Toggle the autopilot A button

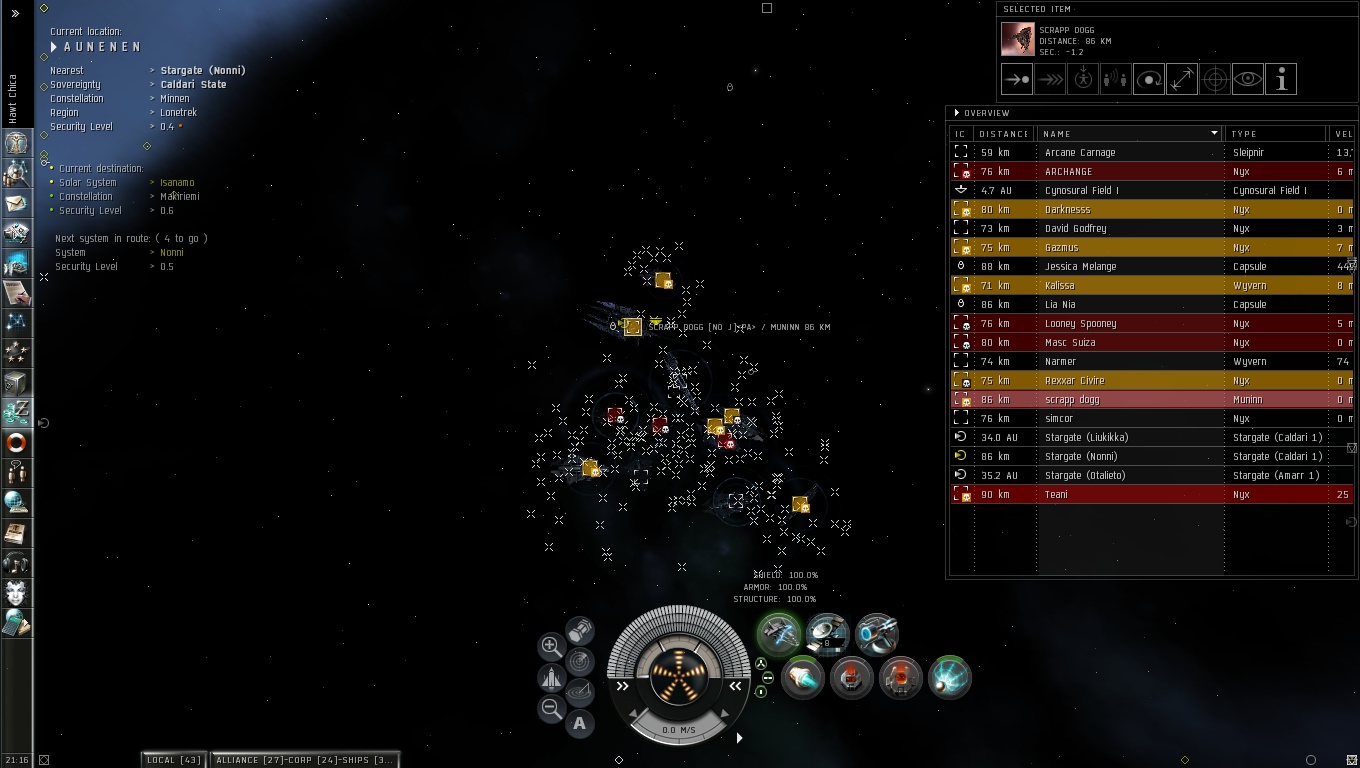coord(580,723)
